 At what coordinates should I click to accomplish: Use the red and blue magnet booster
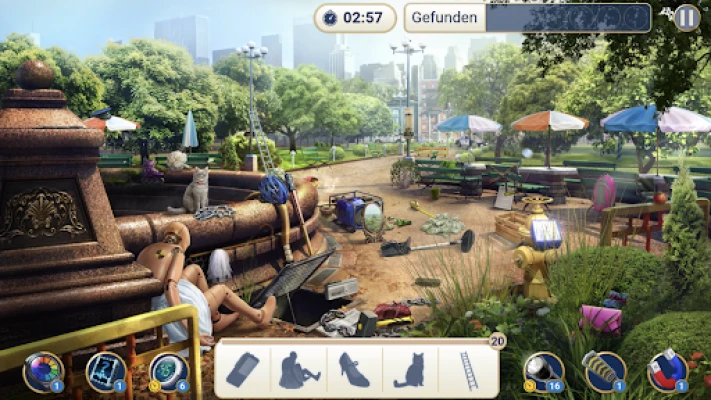coord(667,371)
